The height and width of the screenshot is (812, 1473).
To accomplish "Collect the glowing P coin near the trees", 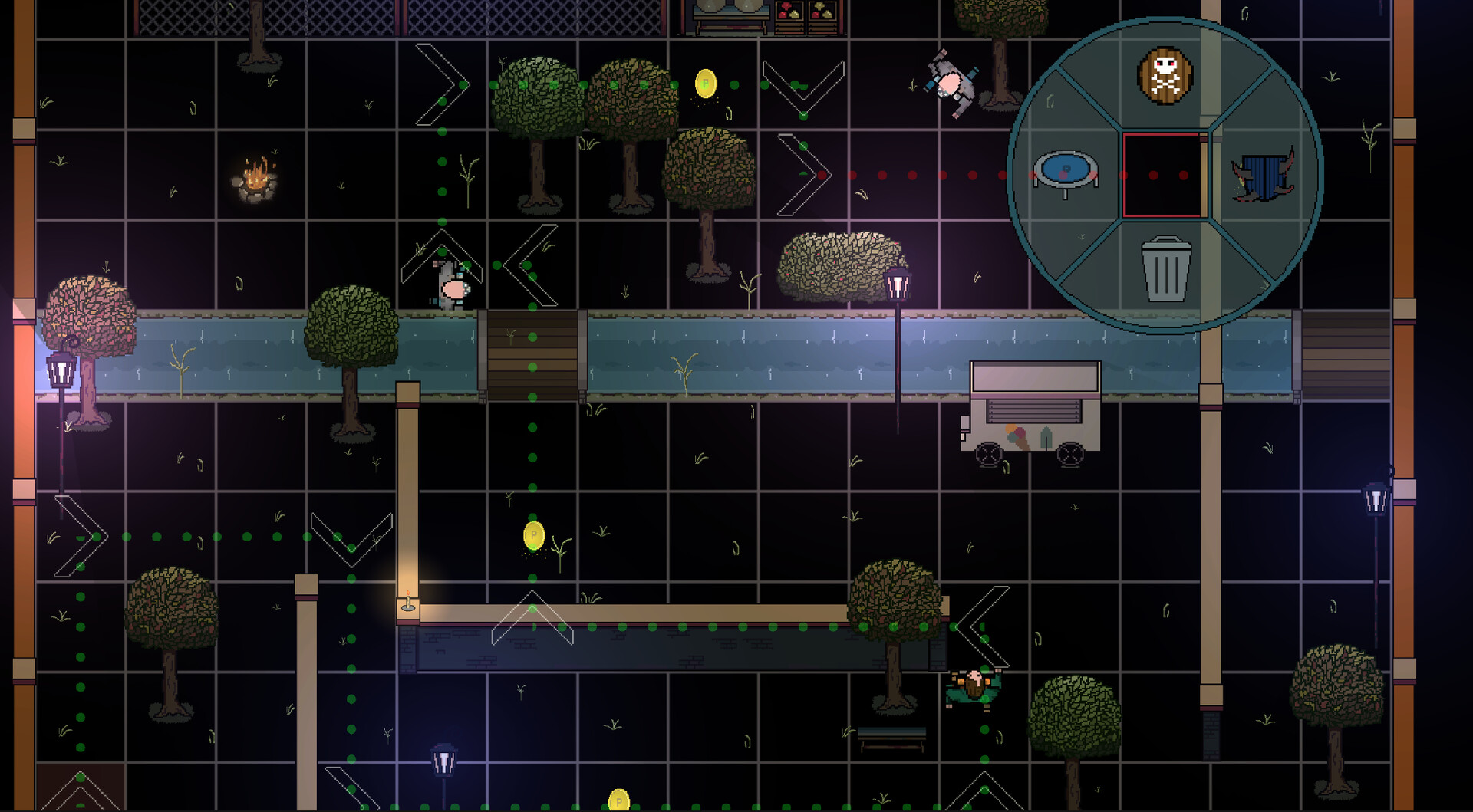I will [x=704, y=84].
